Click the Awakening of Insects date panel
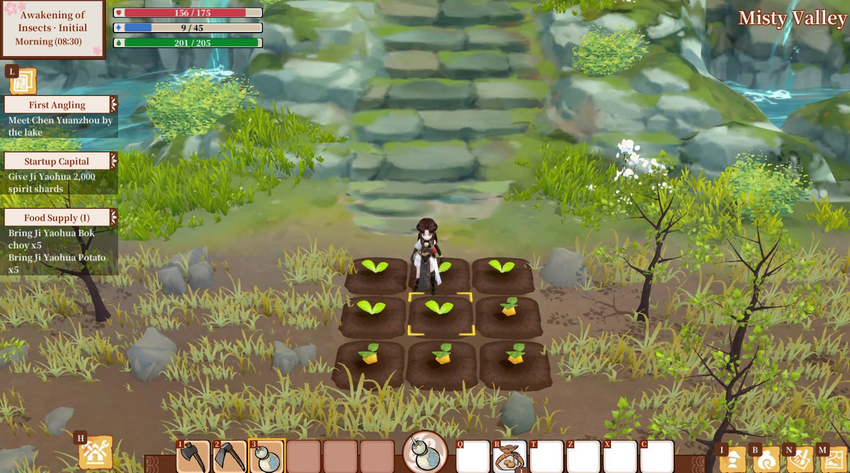The height and width of the screenshot is (473, 850). [x=52, y=28]
